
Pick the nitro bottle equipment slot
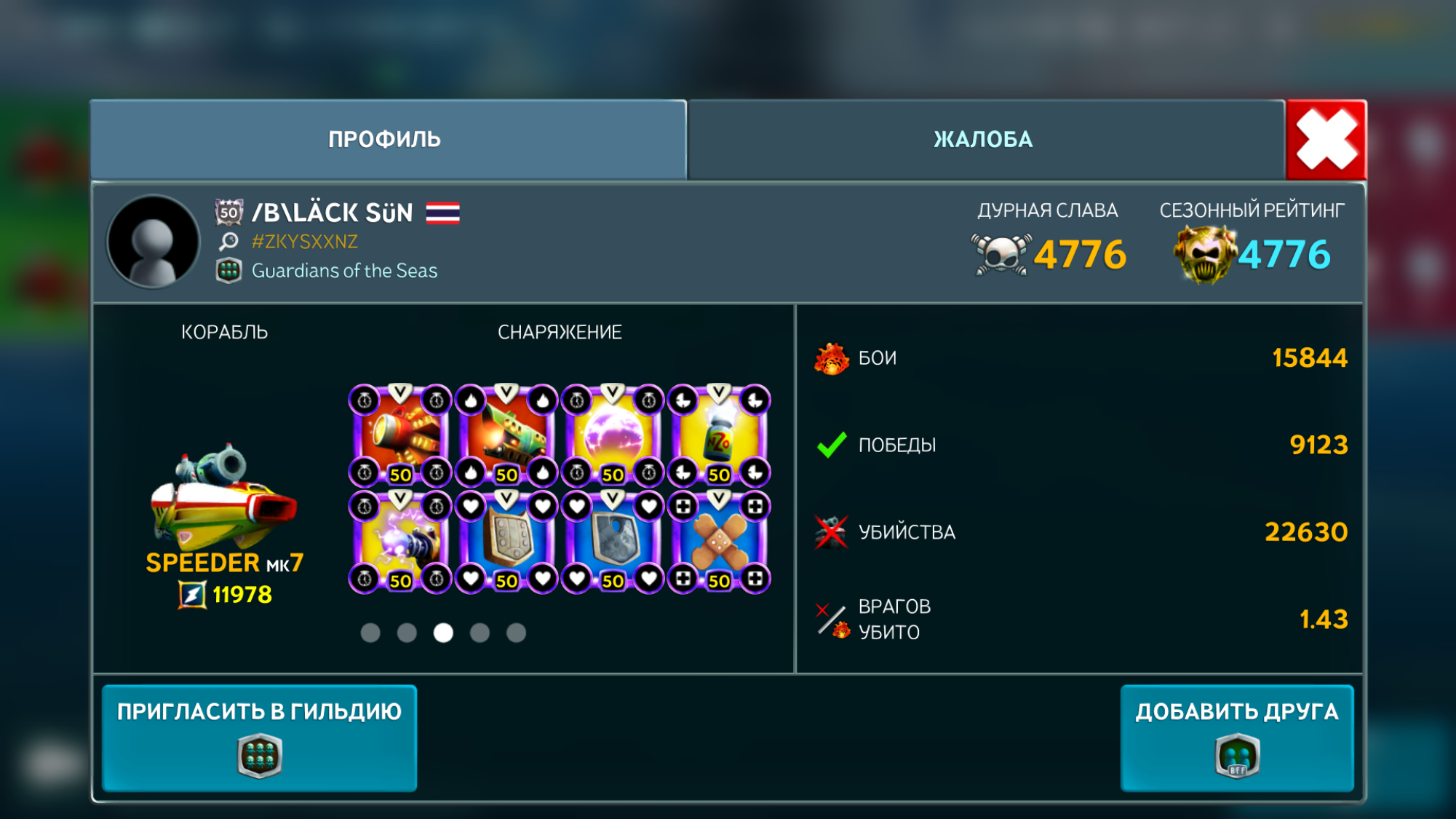pos(719,436)
